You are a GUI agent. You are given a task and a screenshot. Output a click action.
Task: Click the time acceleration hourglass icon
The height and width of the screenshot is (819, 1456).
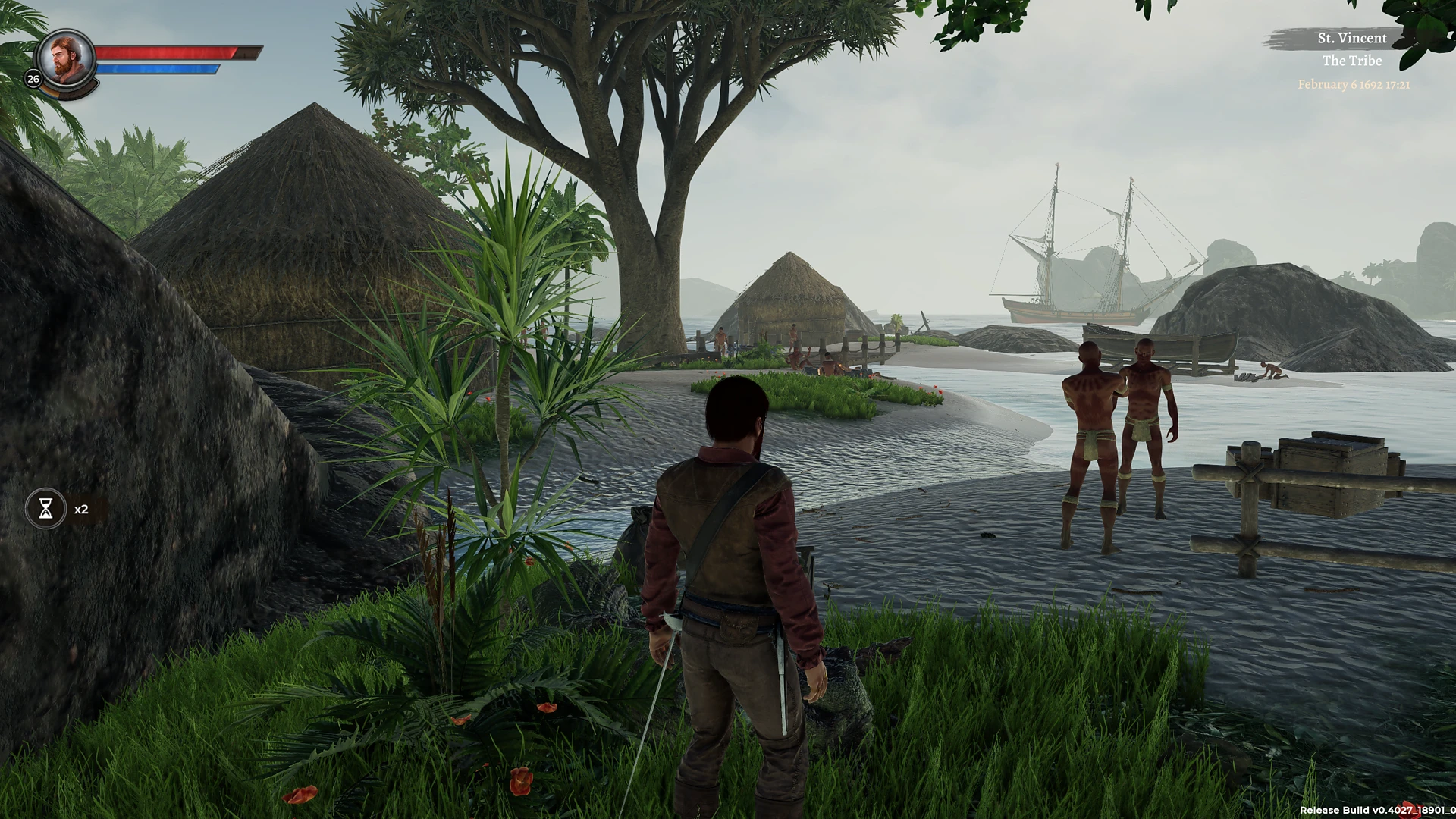[45, 508]
